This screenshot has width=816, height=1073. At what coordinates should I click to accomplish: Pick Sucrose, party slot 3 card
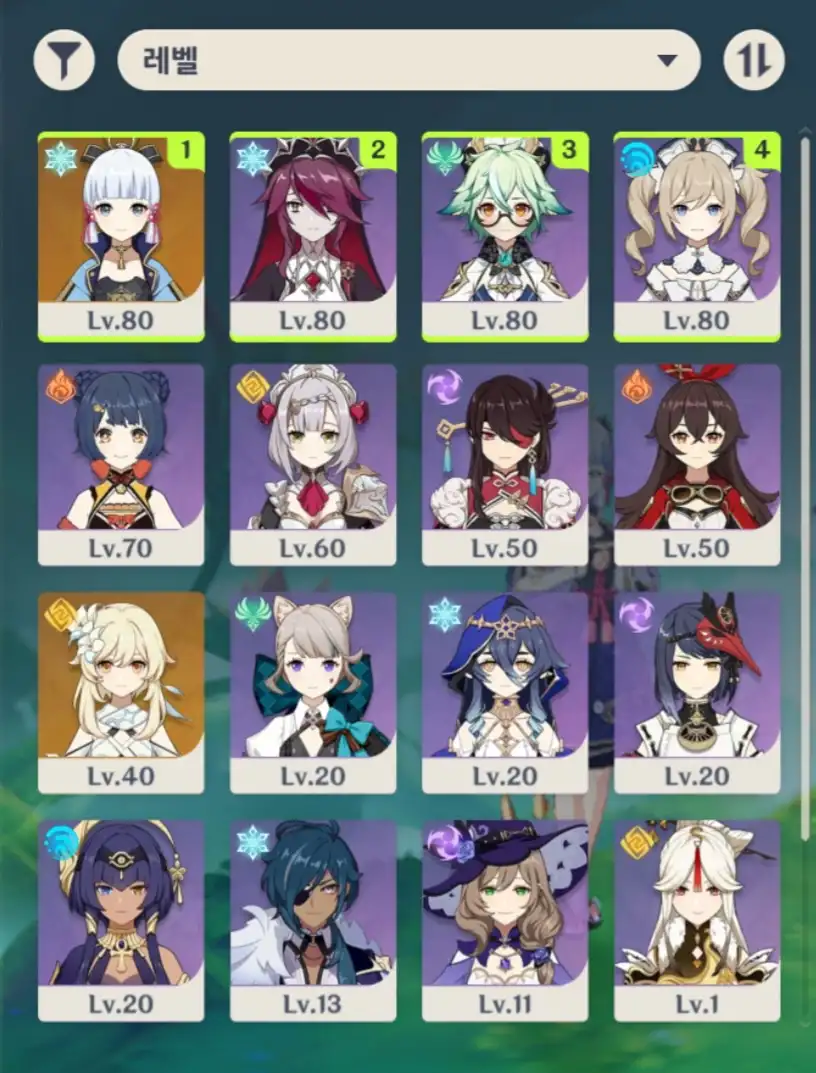(x=505, y=235)
